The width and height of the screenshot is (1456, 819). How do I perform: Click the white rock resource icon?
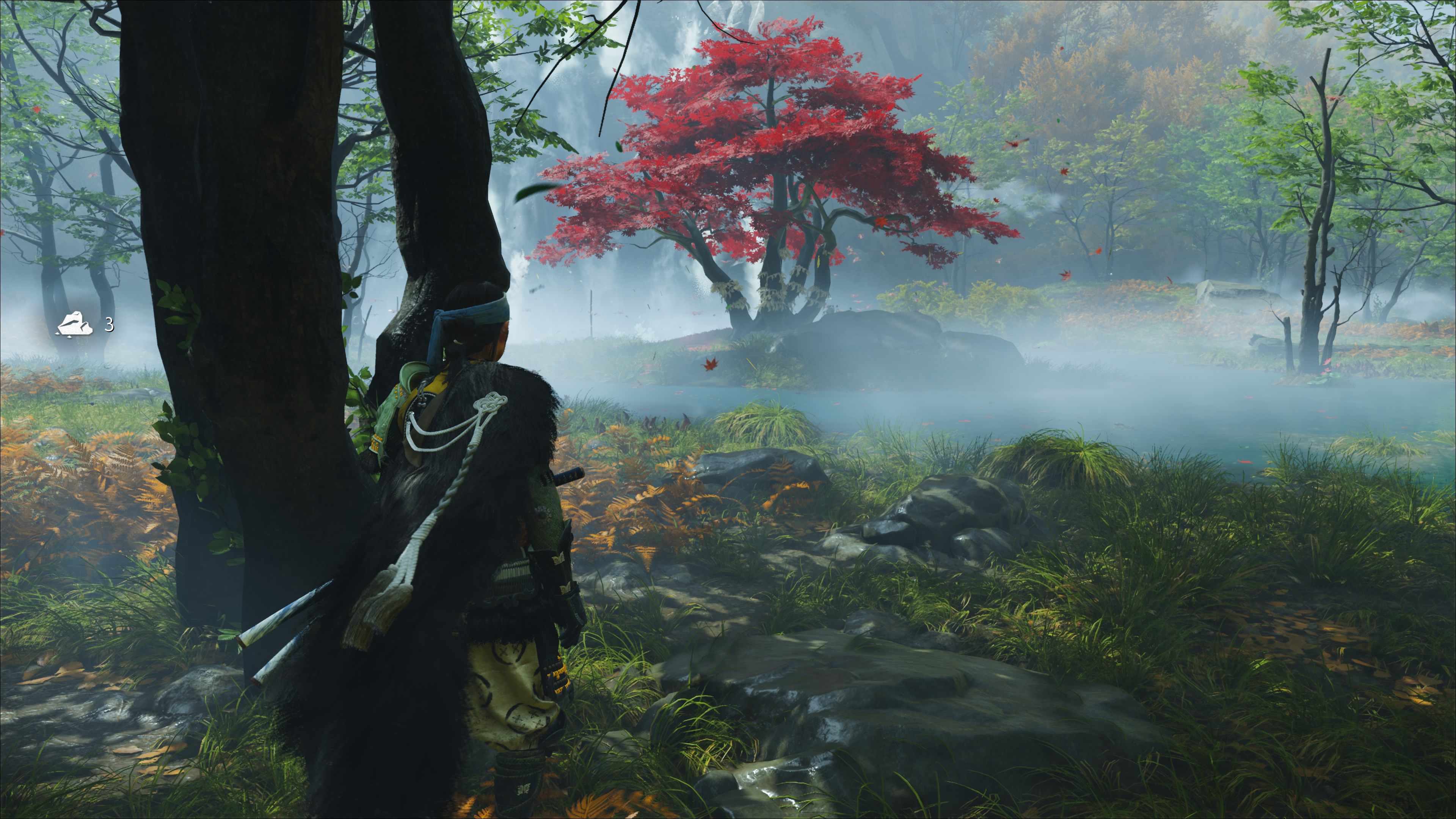click(x=74, y=325)
